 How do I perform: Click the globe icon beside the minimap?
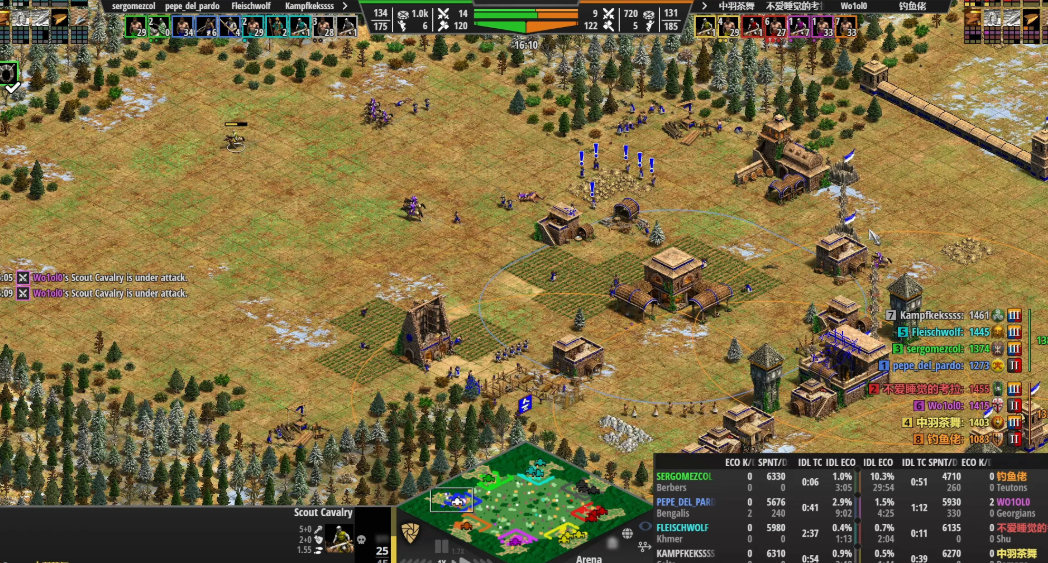pos(627,534)
